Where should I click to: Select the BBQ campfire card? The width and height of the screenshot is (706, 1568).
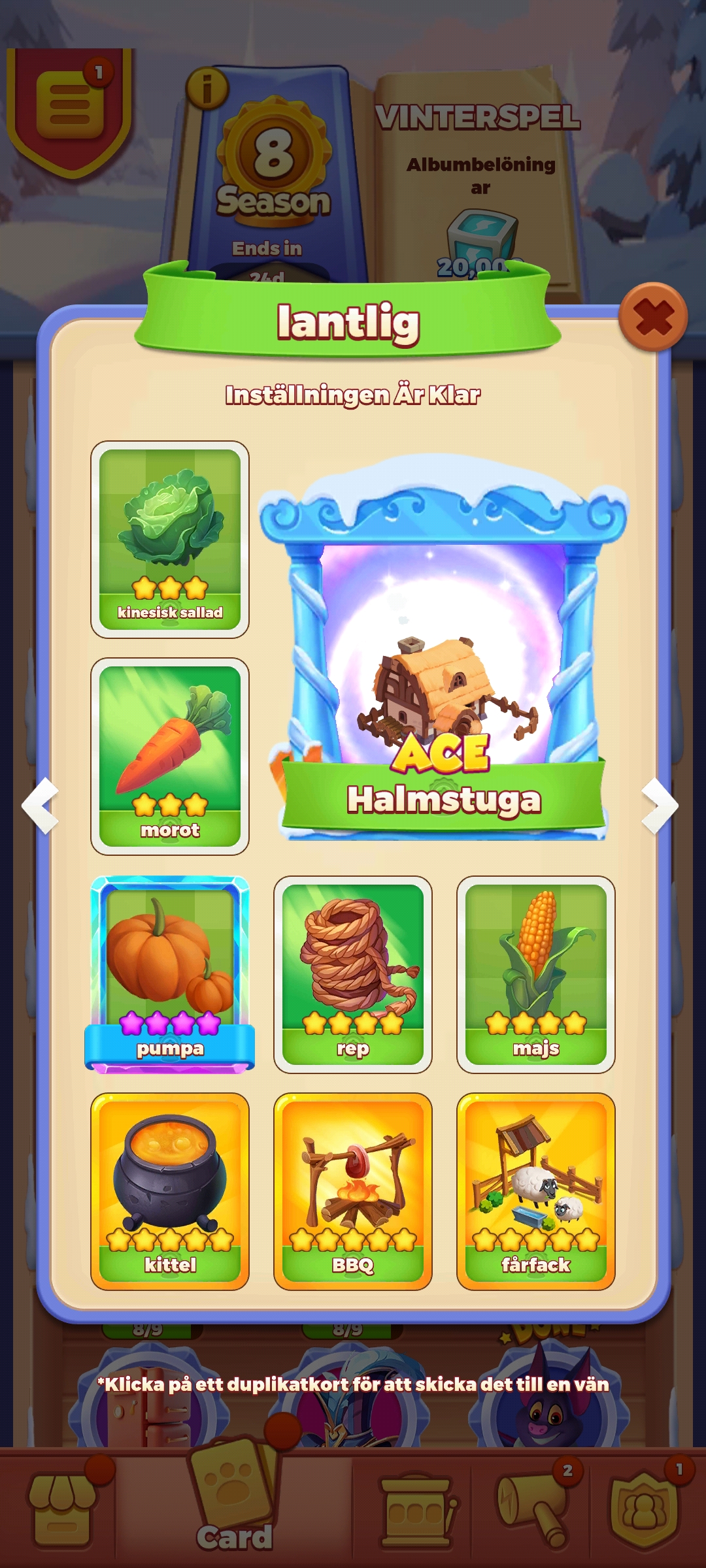(x=353, y=1190)
